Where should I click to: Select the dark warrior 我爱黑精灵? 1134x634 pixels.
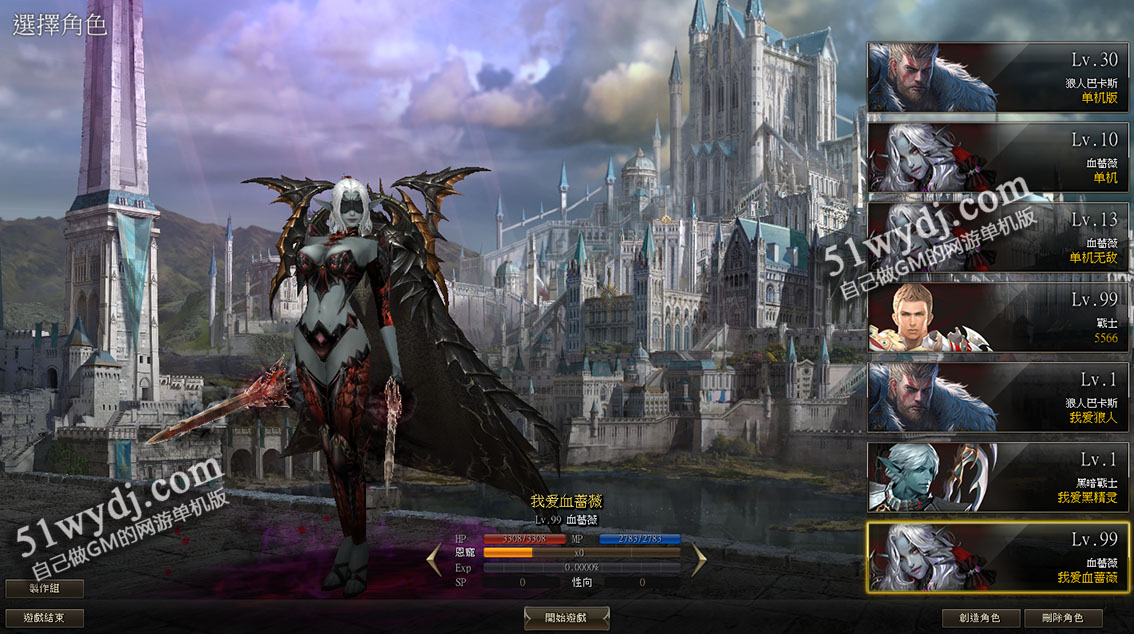[999, 477]
